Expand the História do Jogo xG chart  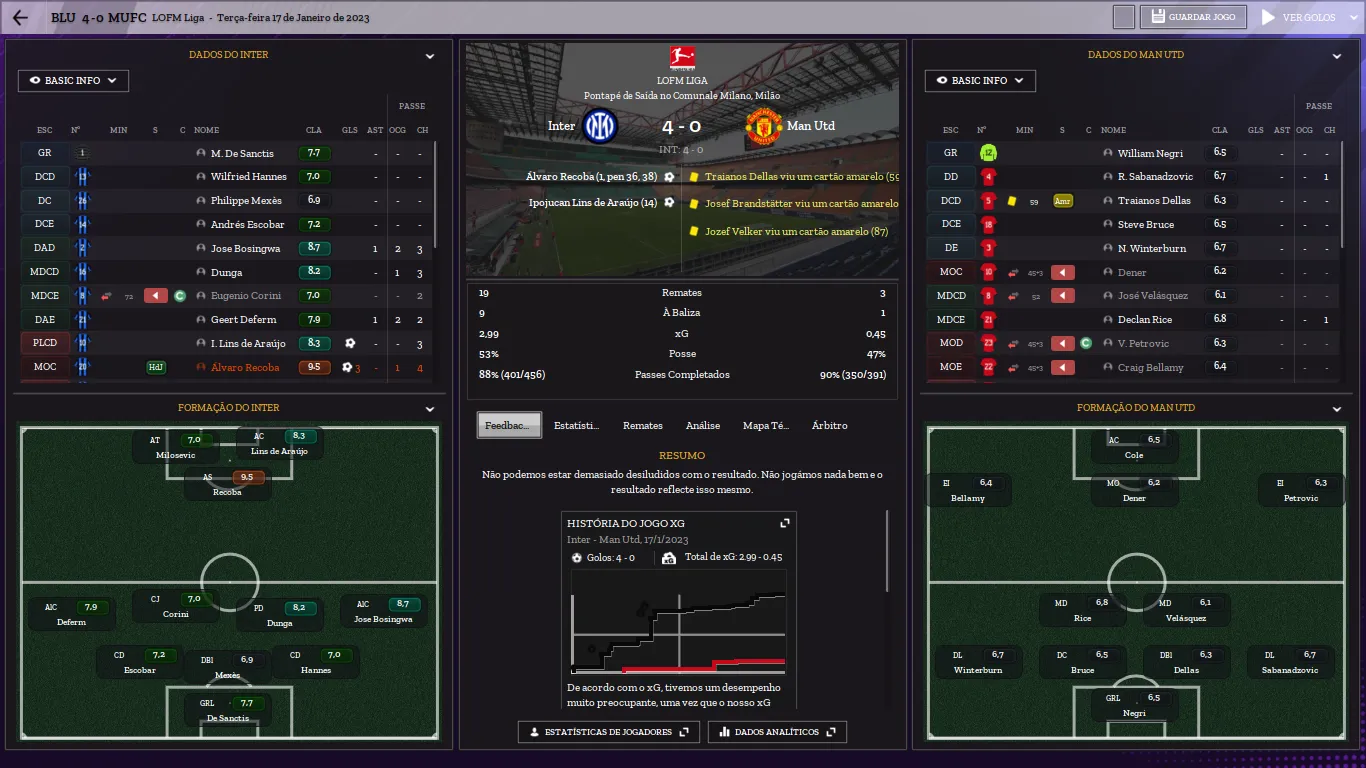(x=785, y=523)
